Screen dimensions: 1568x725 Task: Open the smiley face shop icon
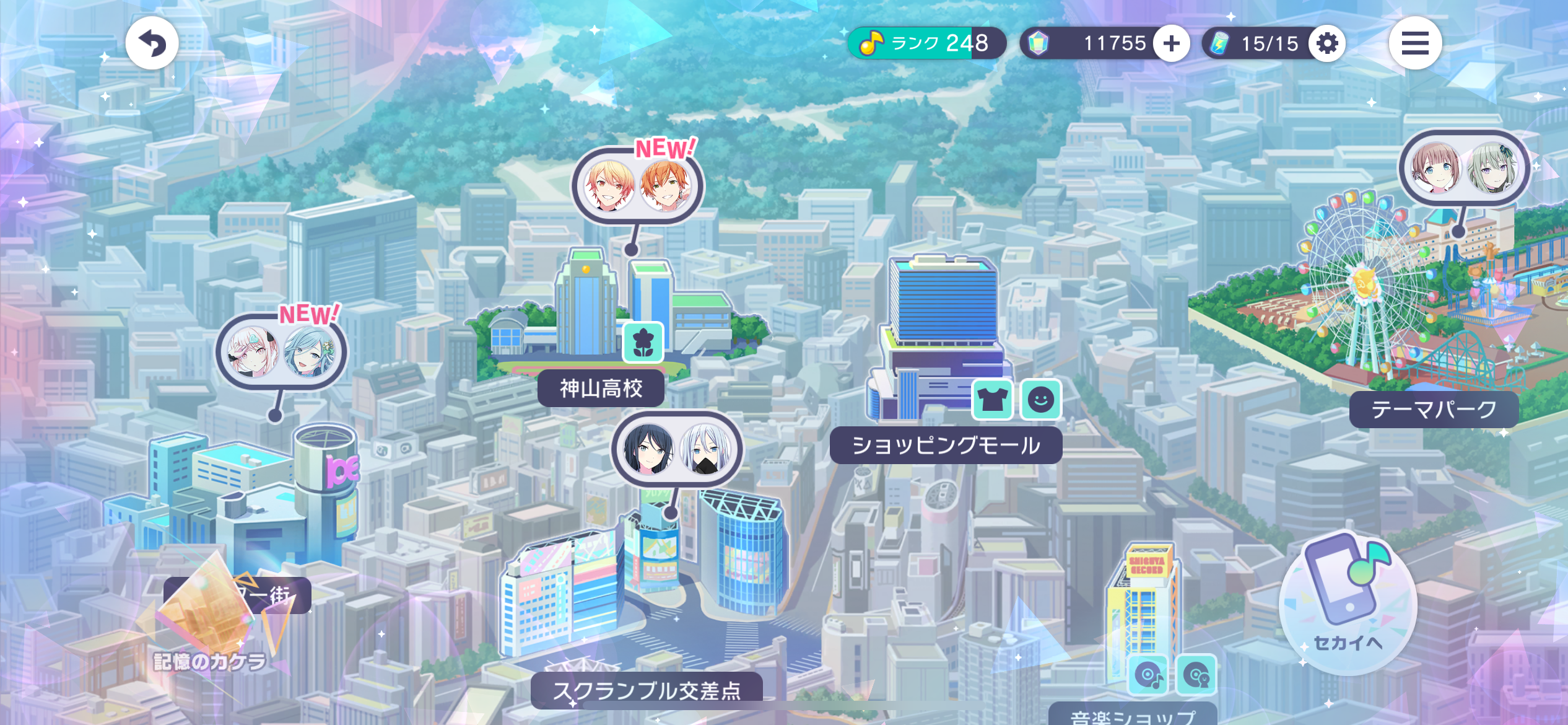point(1040,400)
